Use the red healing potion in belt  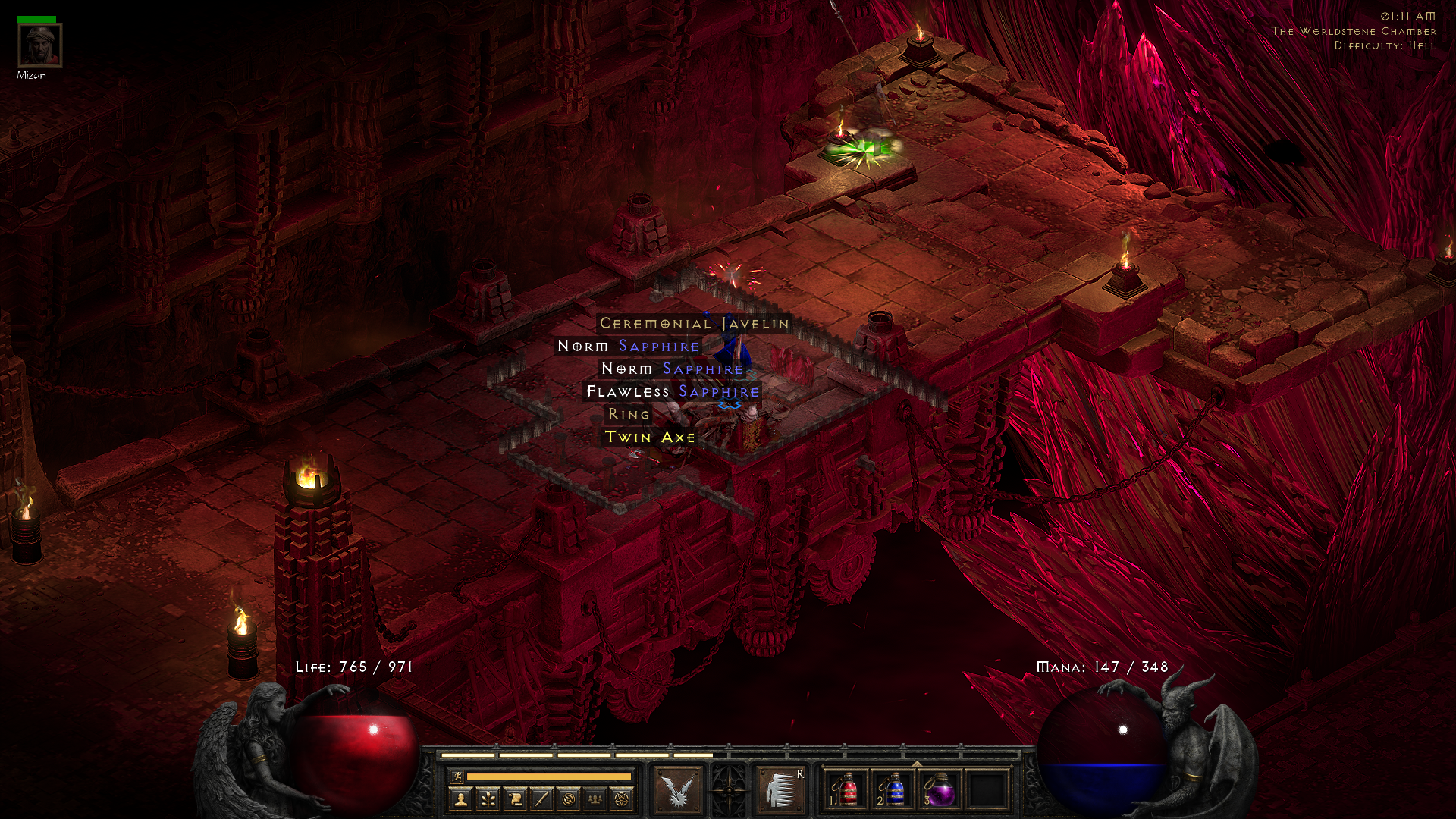point(846,790)
